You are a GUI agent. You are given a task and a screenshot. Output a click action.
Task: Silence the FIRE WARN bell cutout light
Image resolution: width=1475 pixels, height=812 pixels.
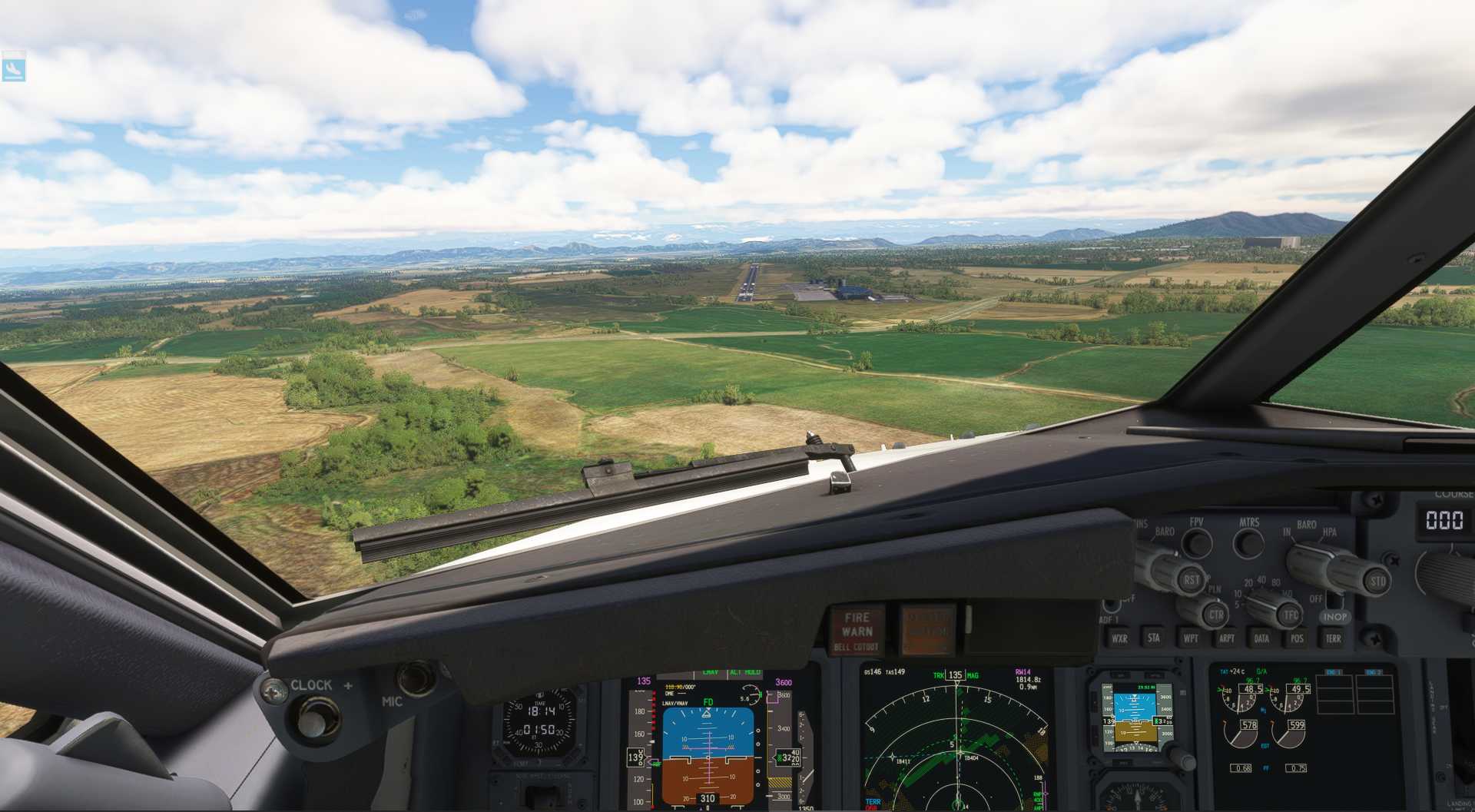(x=857, y=631)
